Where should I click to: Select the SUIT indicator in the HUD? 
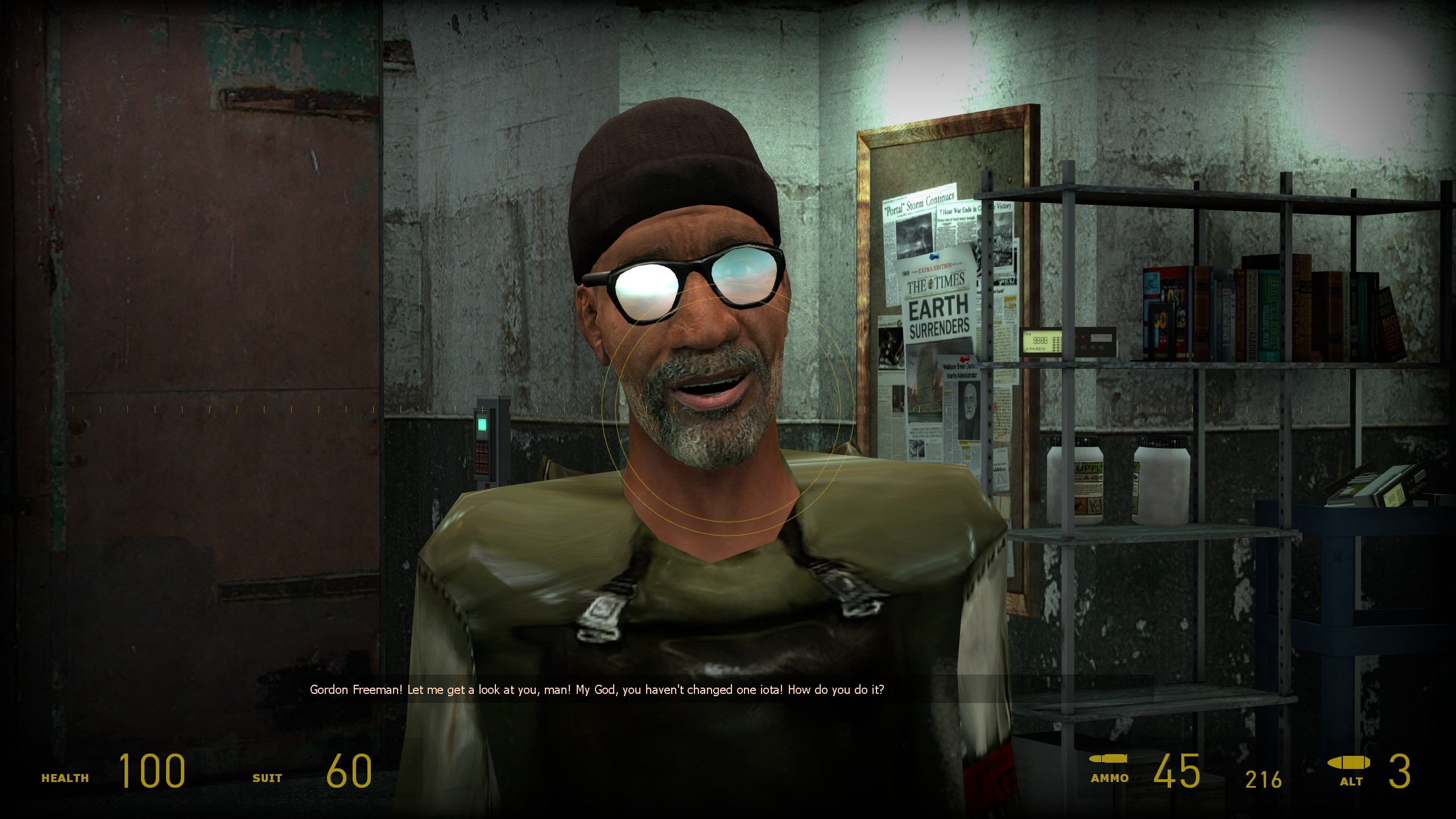coord(267,777)
